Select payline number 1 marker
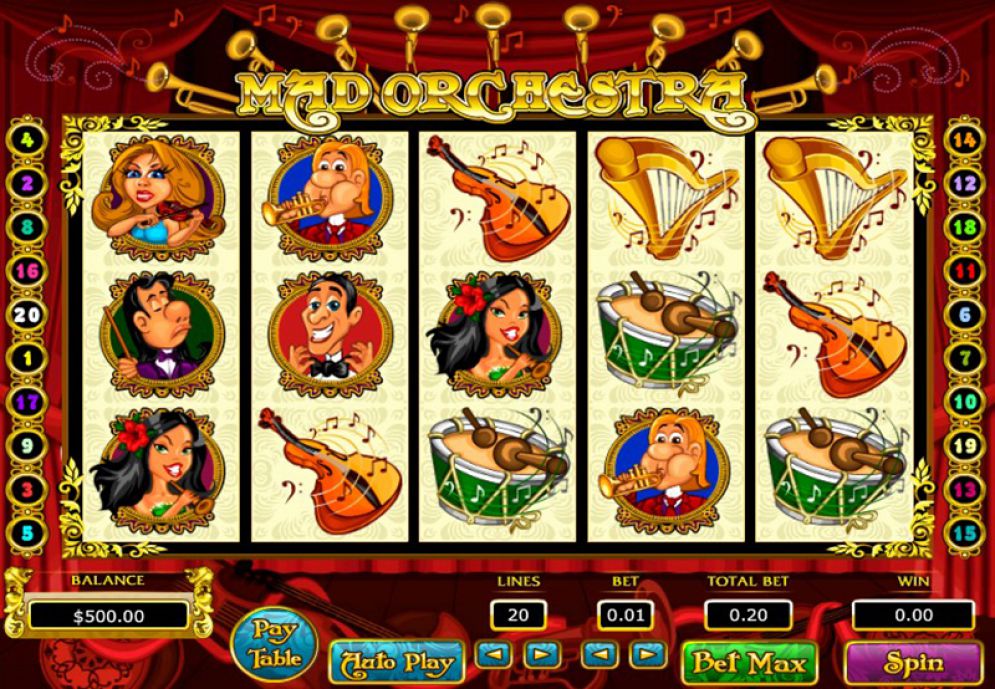995x689 pixels. point(27,358)
